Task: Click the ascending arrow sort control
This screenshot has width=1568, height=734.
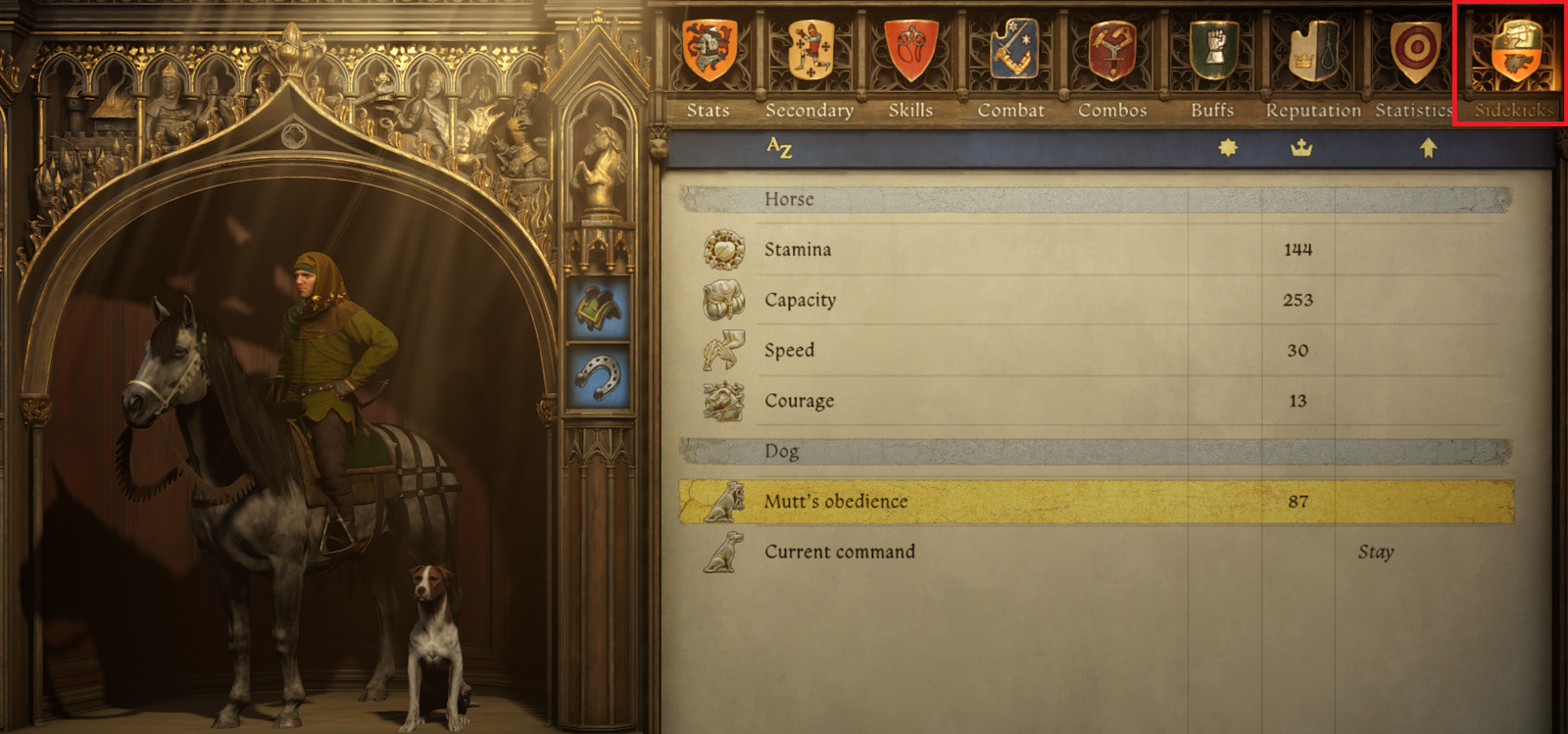Action: coord(1431,145)
